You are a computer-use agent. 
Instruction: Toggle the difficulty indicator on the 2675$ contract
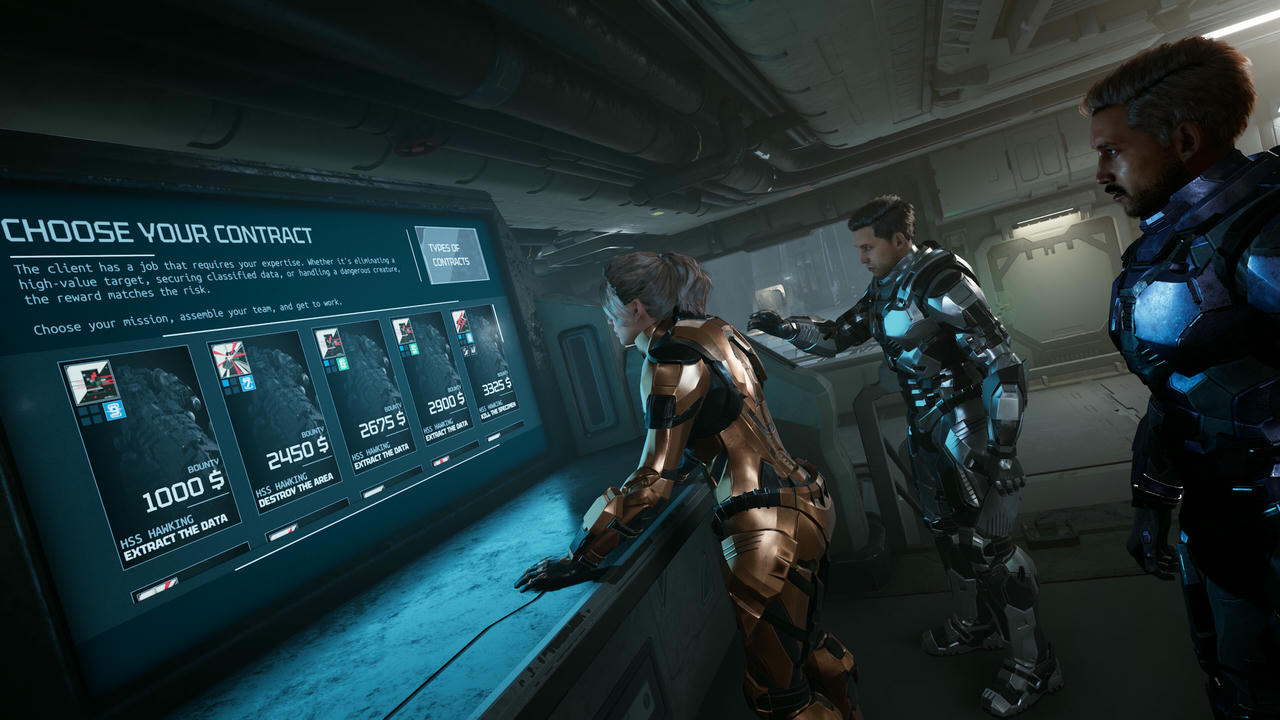pos(328,362)
